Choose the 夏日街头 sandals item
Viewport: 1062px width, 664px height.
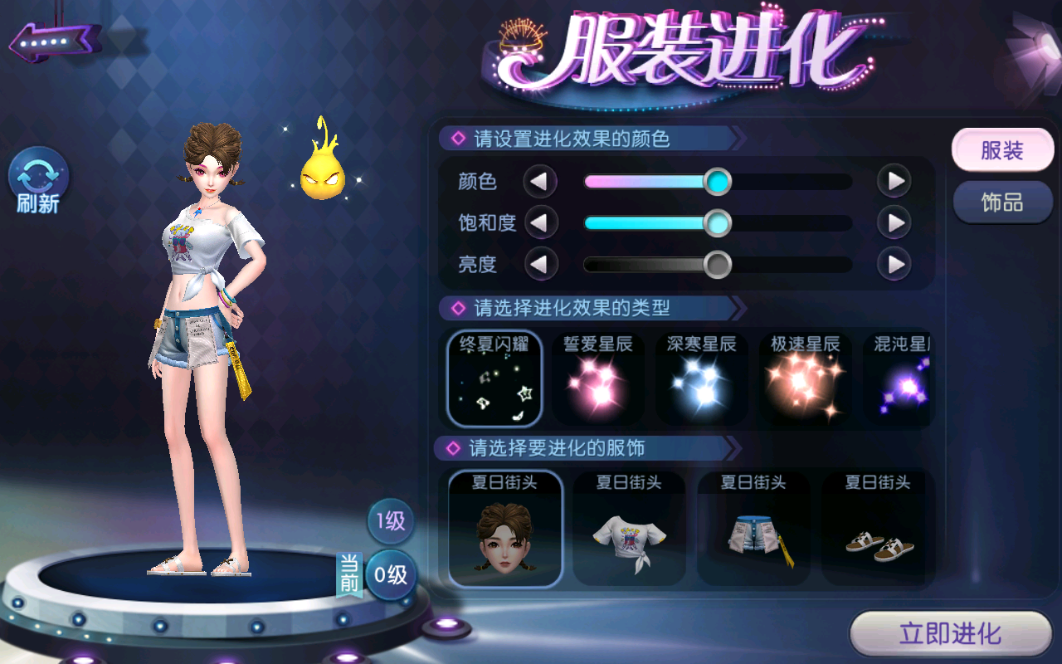point(878,528)
